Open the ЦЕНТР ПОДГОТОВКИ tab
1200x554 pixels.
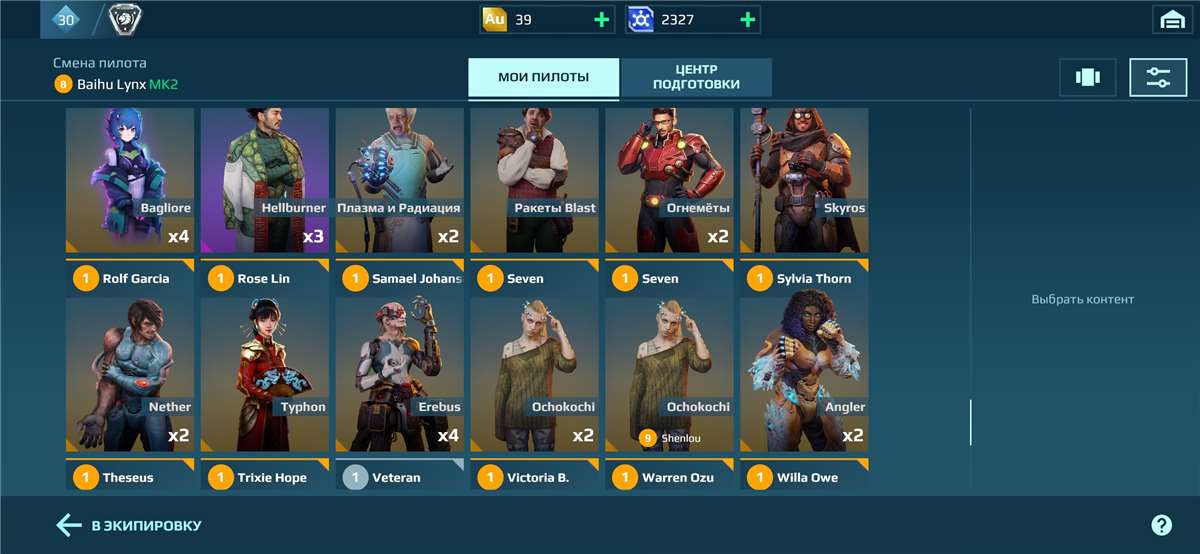696,77
